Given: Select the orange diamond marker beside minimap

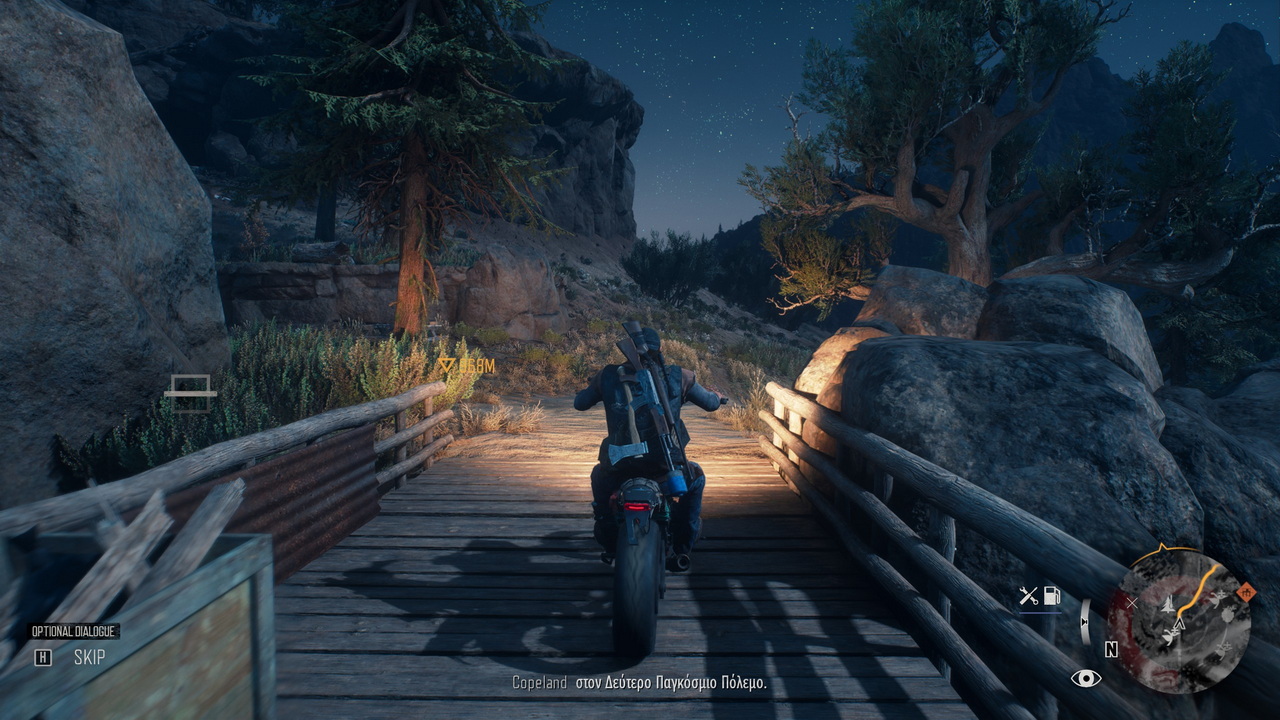Looking at the screenshot, I should point(1244,594).
